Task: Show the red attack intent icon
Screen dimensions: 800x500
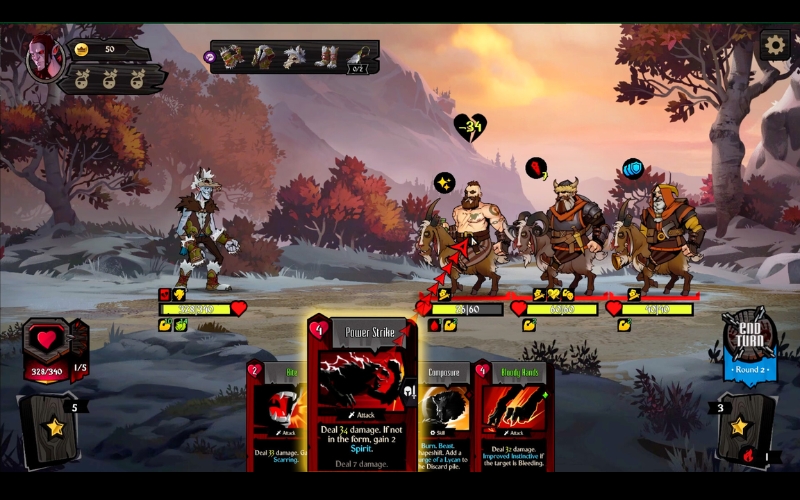Action: pos(537,168)
